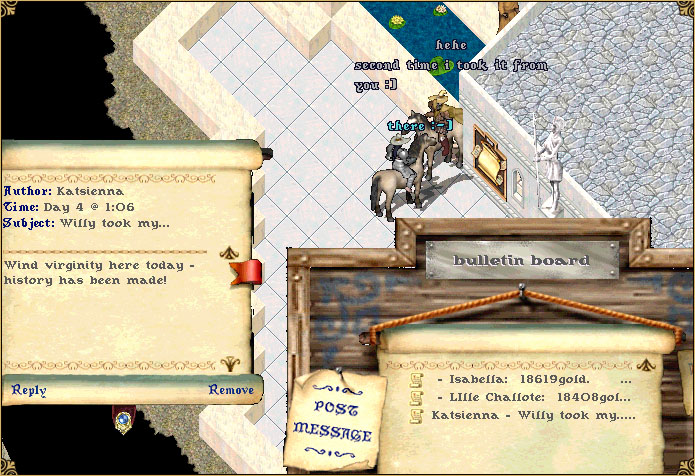Remove the open bulletin message

(x=231, y=390)
